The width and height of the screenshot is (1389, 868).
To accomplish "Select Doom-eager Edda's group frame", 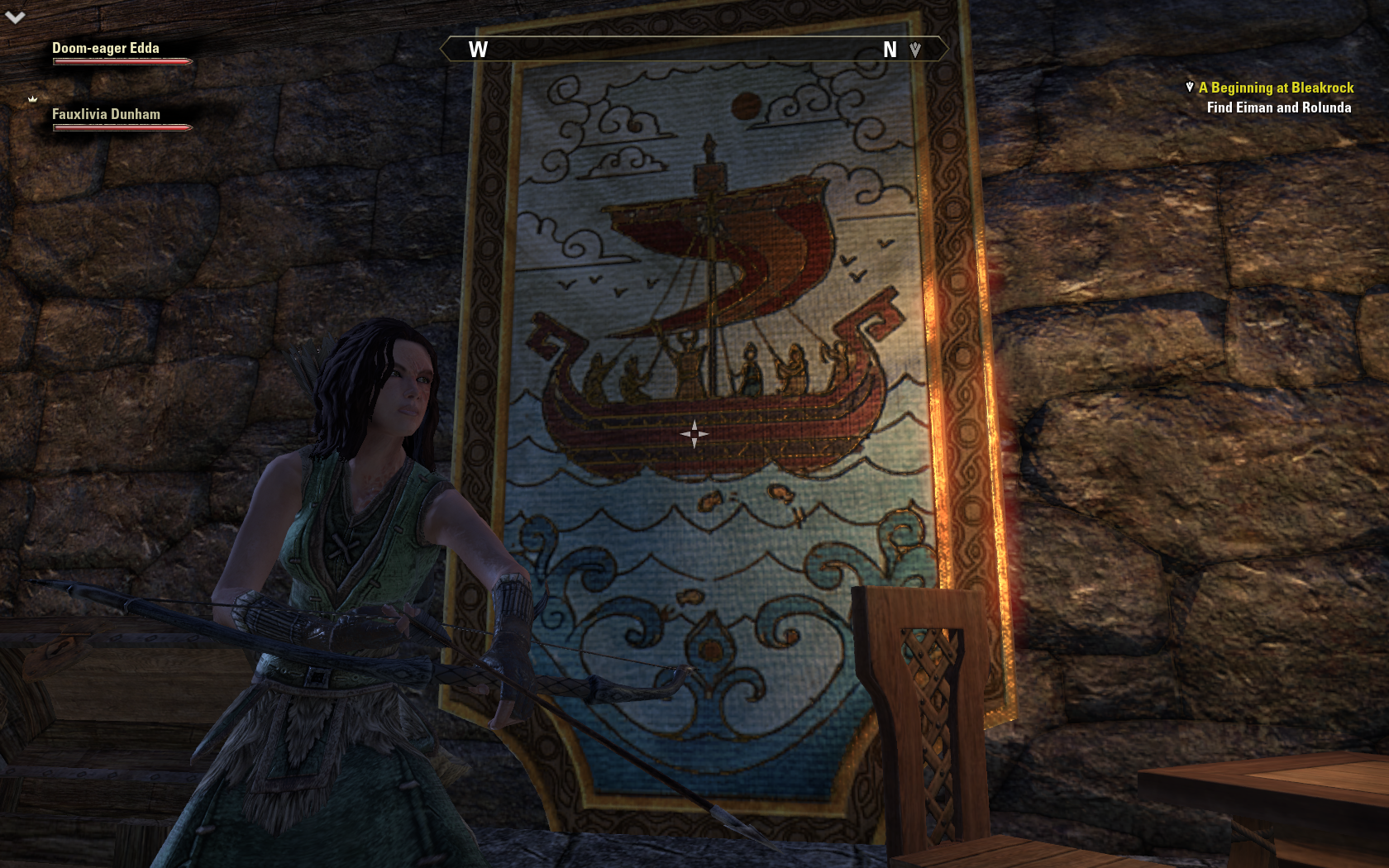I will coord(107,49).
